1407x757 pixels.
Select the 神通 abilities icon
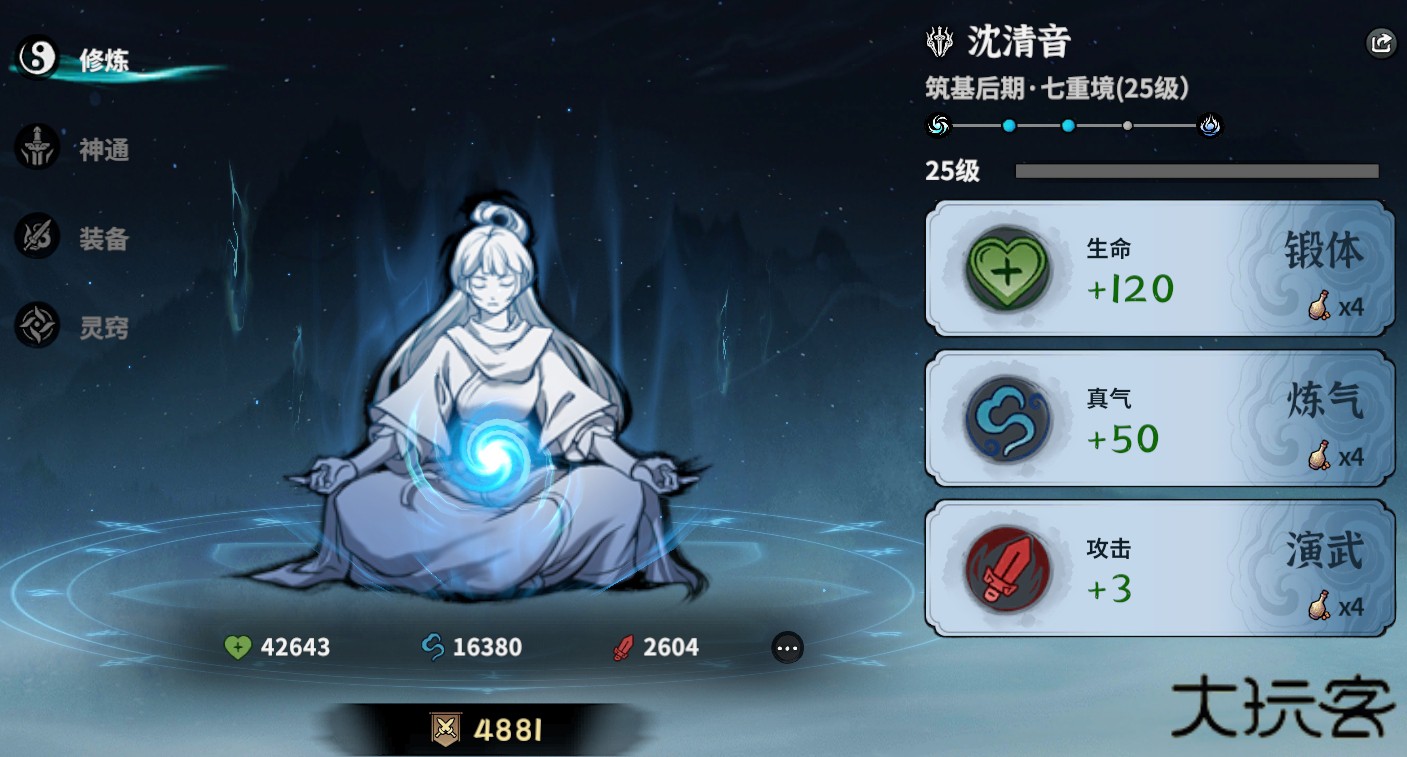click(x=37, y=148)
